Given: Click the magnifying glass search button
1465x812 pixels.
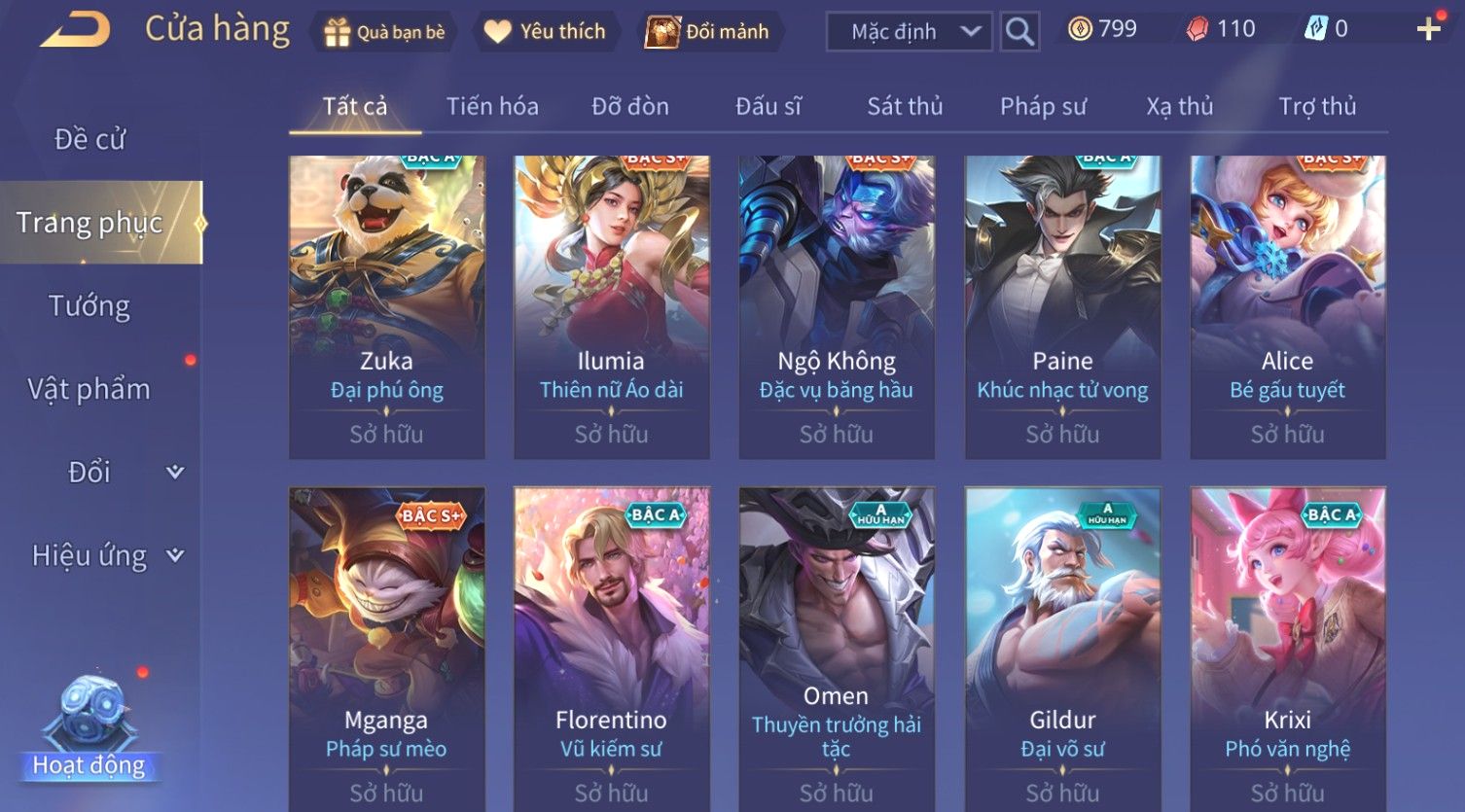Looking at the screenshot, I should point(1019,32).
